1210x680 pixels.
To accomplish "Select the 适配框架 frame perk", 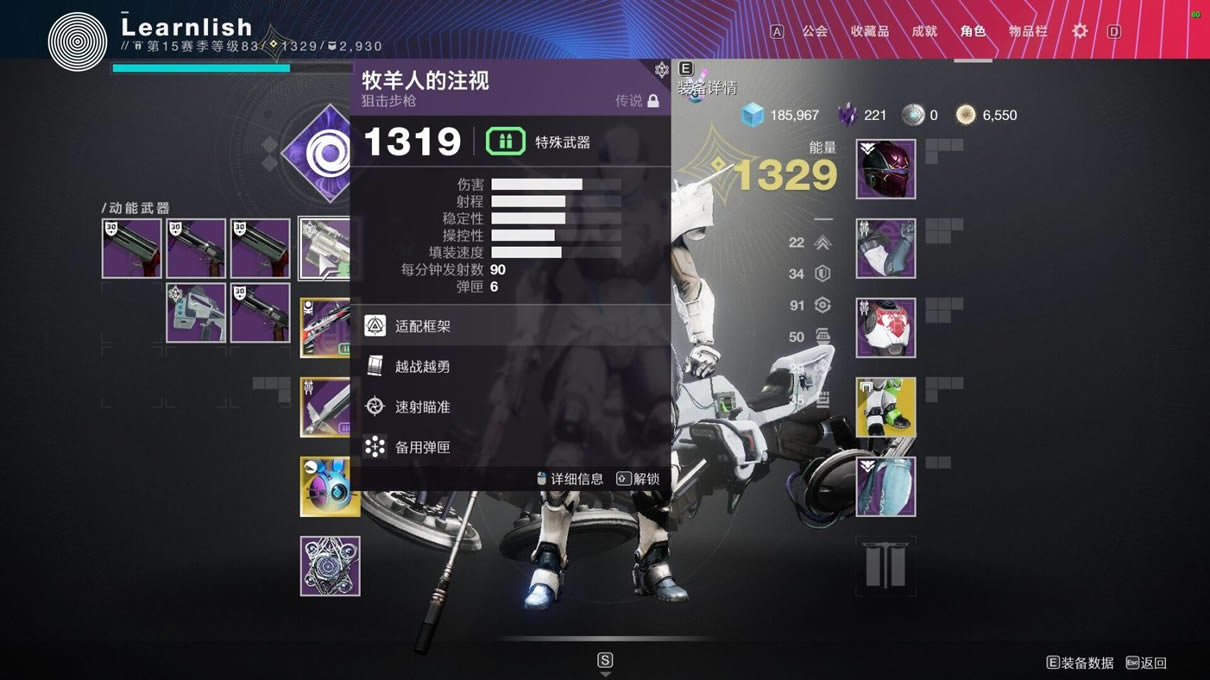I will point(423,326).
